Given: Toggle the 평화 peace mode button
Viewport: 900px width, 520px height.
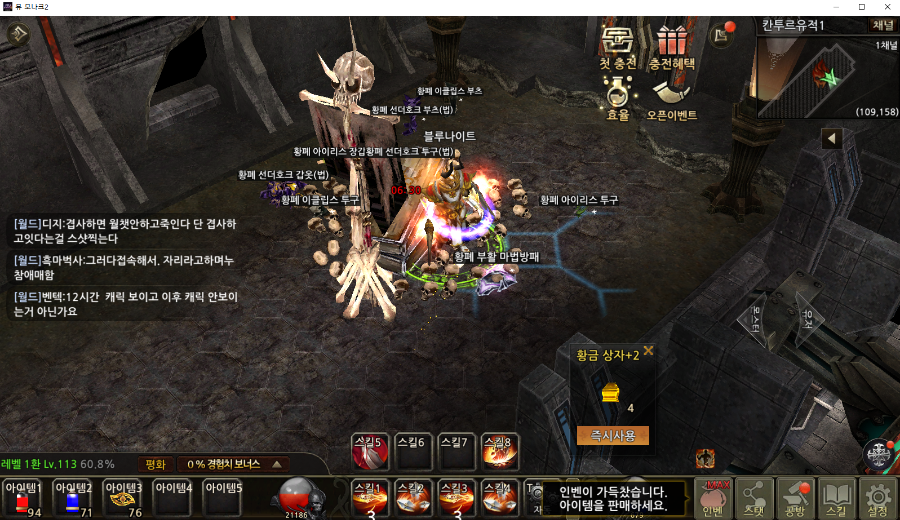Looking at the screenshot, I should click(155, 464).
